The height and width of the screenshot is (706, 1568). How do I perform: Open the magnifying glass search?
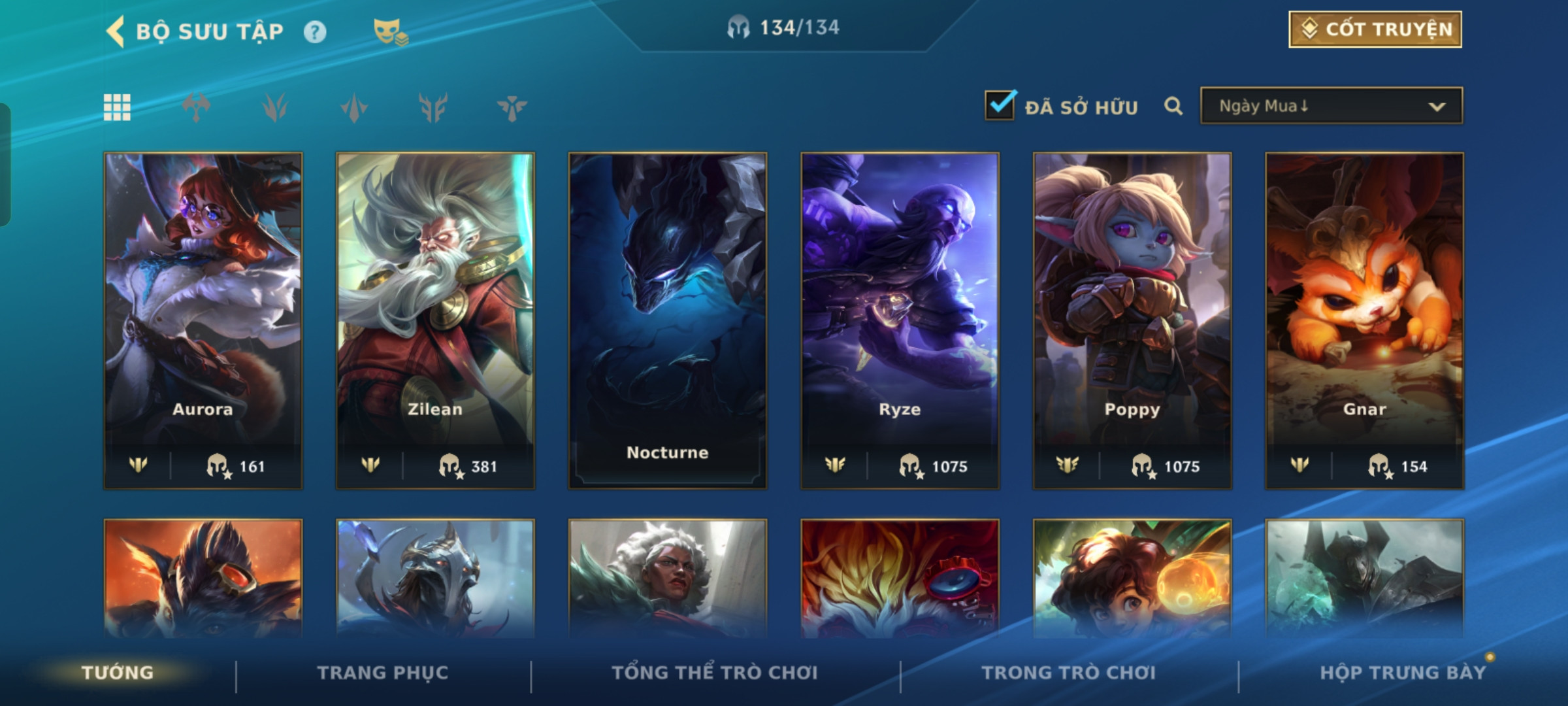[x=1173, y=106]
